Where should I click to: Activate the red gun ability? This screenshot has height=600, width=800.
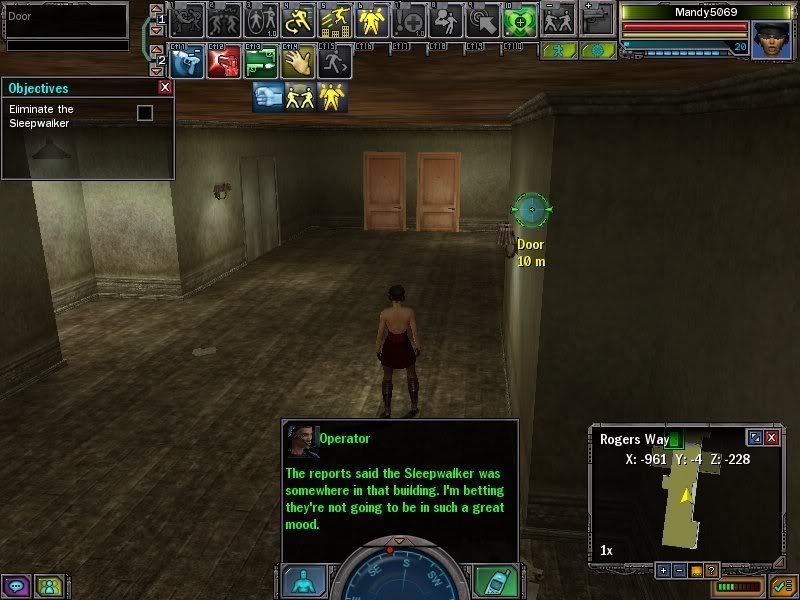click(x=223, y=63)
